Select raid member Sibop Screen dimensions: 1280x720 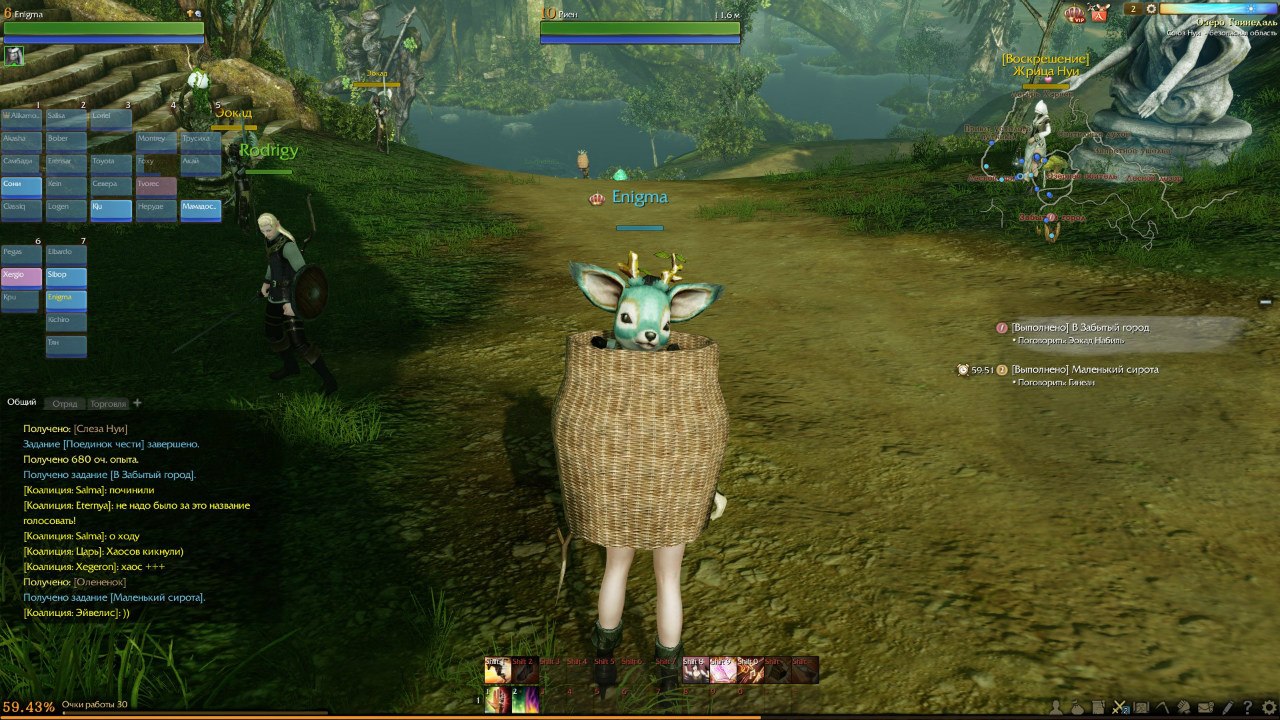click(x=66, y=275)
